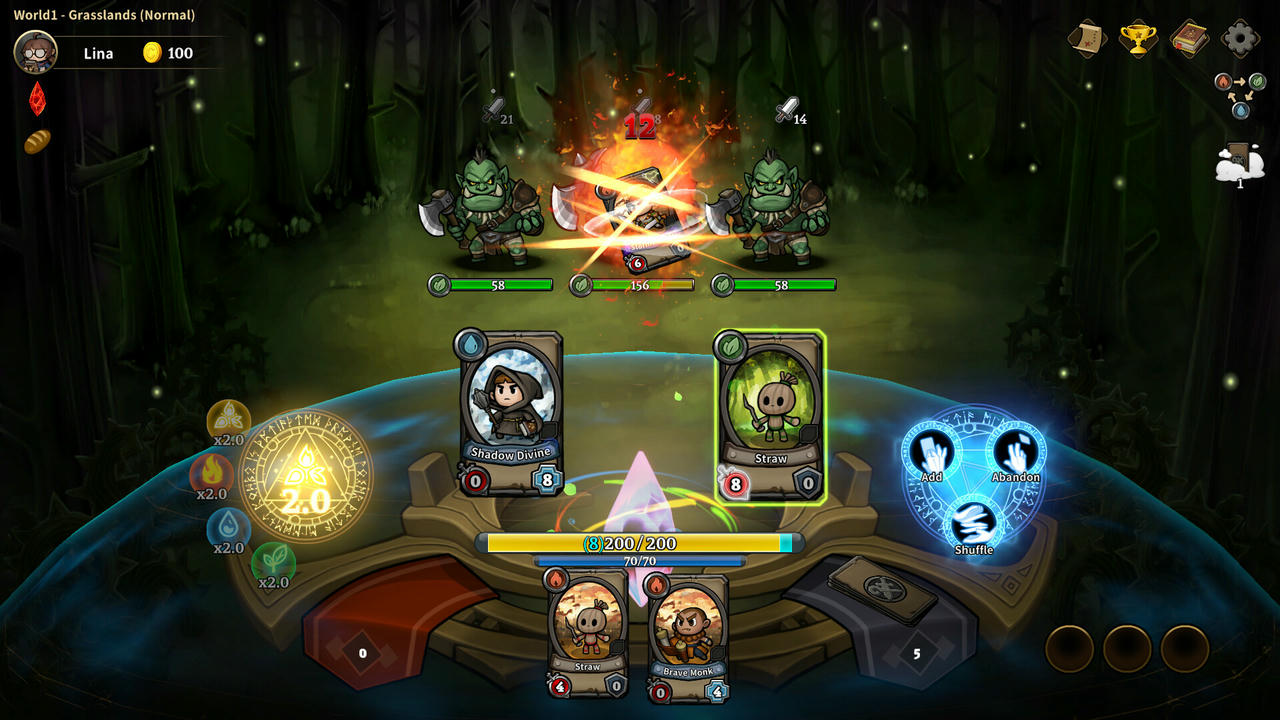The height and width of the screenshot is (720, 1280).
Task: Click the red crystal relic icon
Action: coord(37,98)
